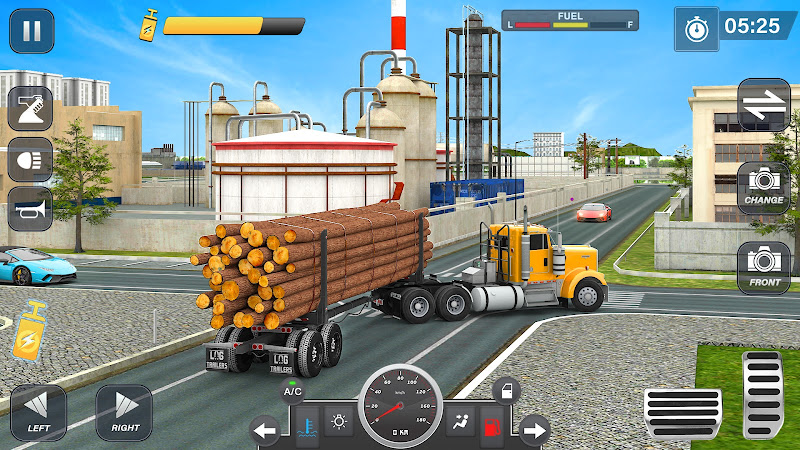Click the seatbelt icon on dashboard
This screenshot has width=800, height=450.
point(462,423)
